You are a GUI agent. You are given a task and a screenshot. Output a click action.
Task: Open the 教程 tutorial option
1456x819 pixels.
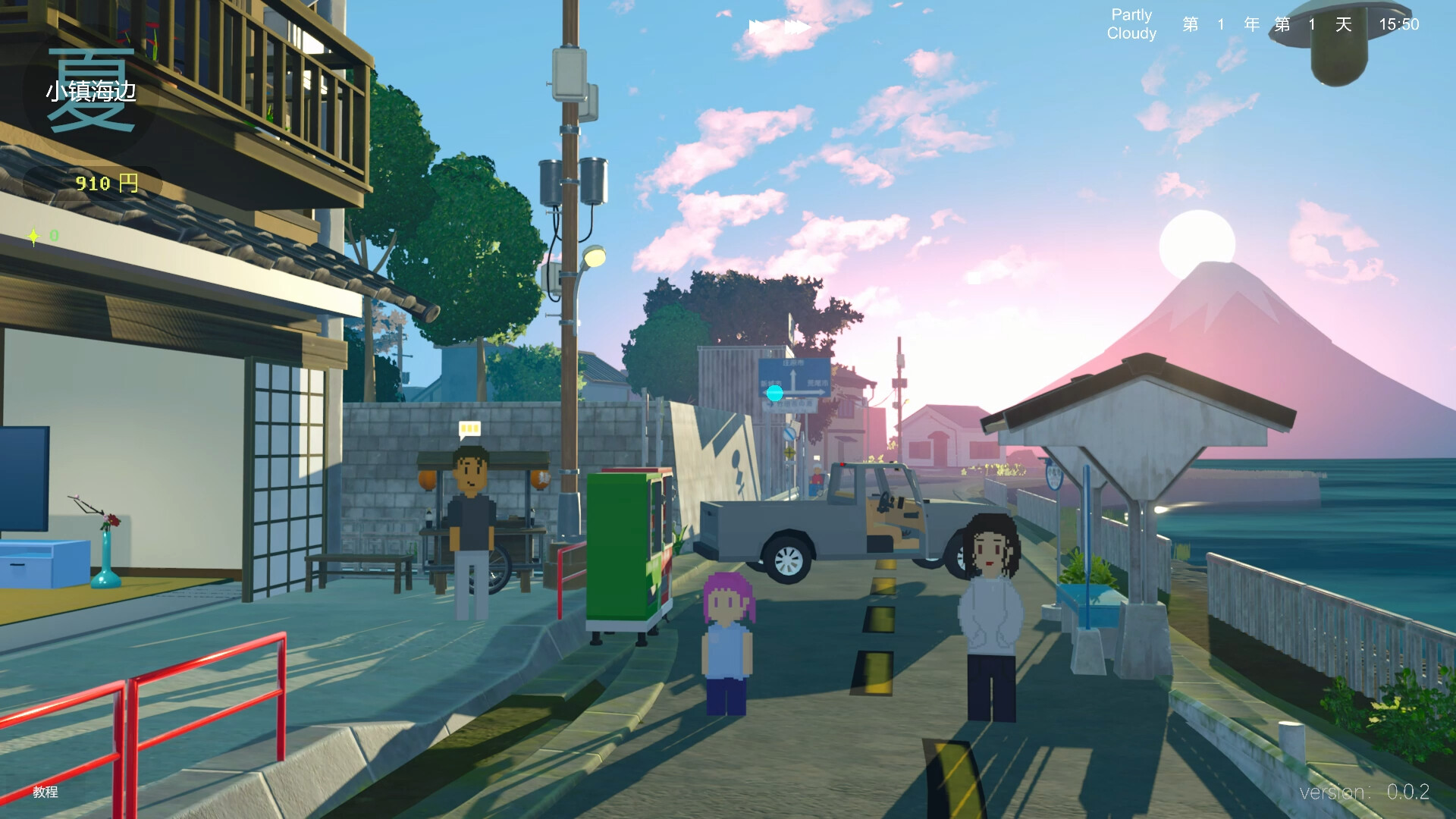(x=47, y=792)
